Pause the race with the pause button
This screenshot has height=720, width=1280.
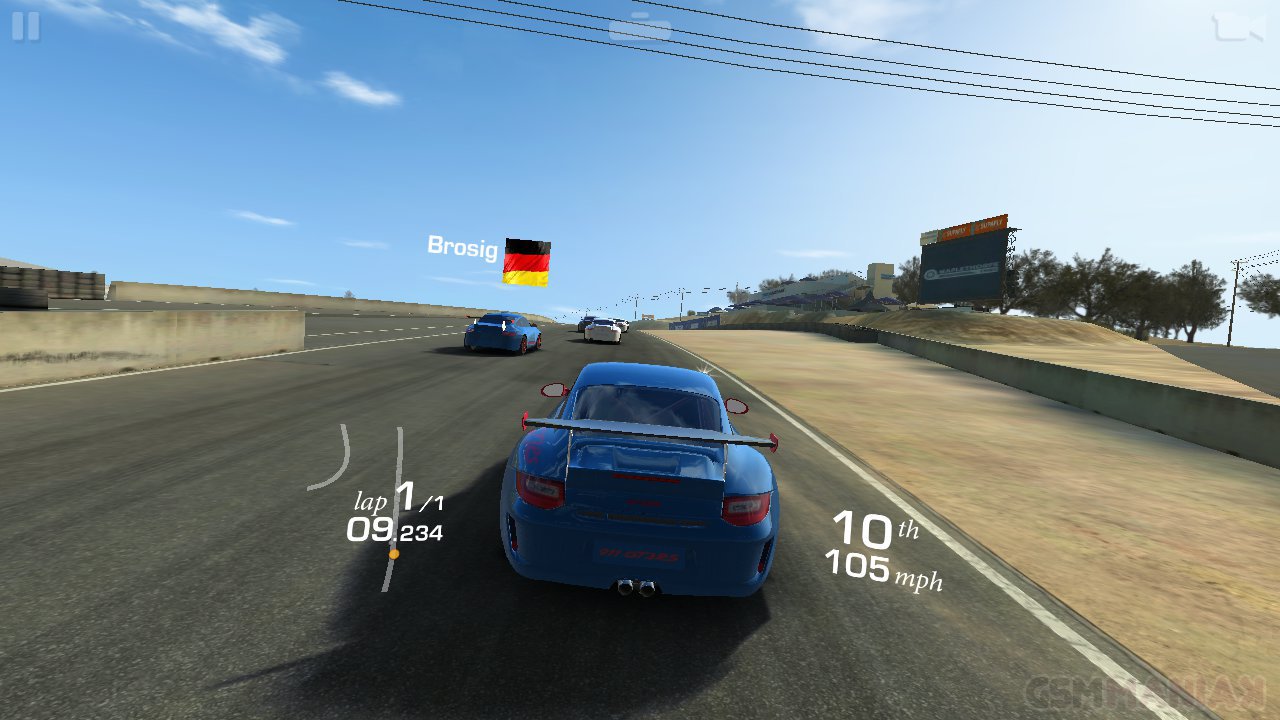pyautogui.click(x=26, y=27)
